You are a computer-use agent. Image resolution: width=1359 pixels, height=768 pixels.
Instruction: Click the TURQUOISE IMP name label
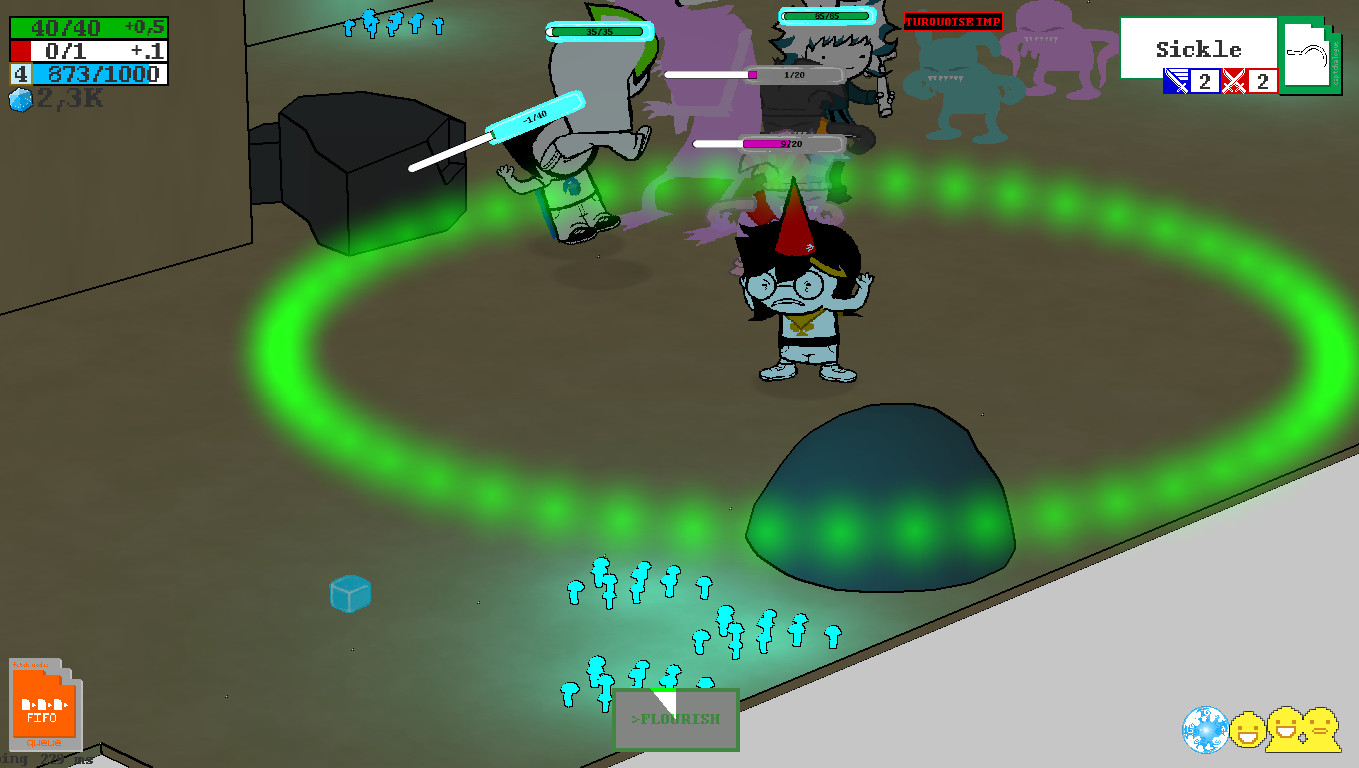pyautogui.click(x=952, y=23)
